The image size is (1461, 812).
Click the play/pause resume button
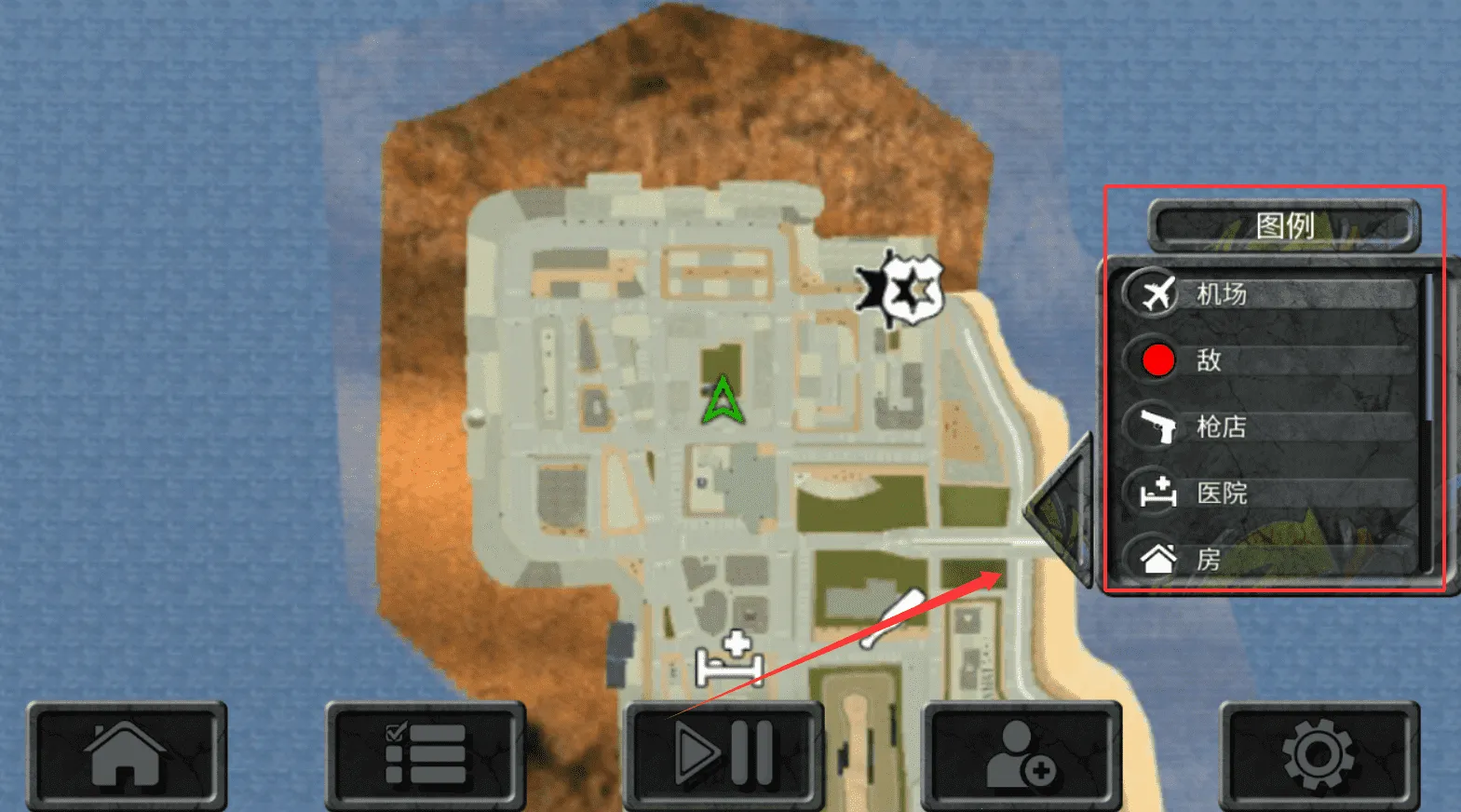coord(724,755)
